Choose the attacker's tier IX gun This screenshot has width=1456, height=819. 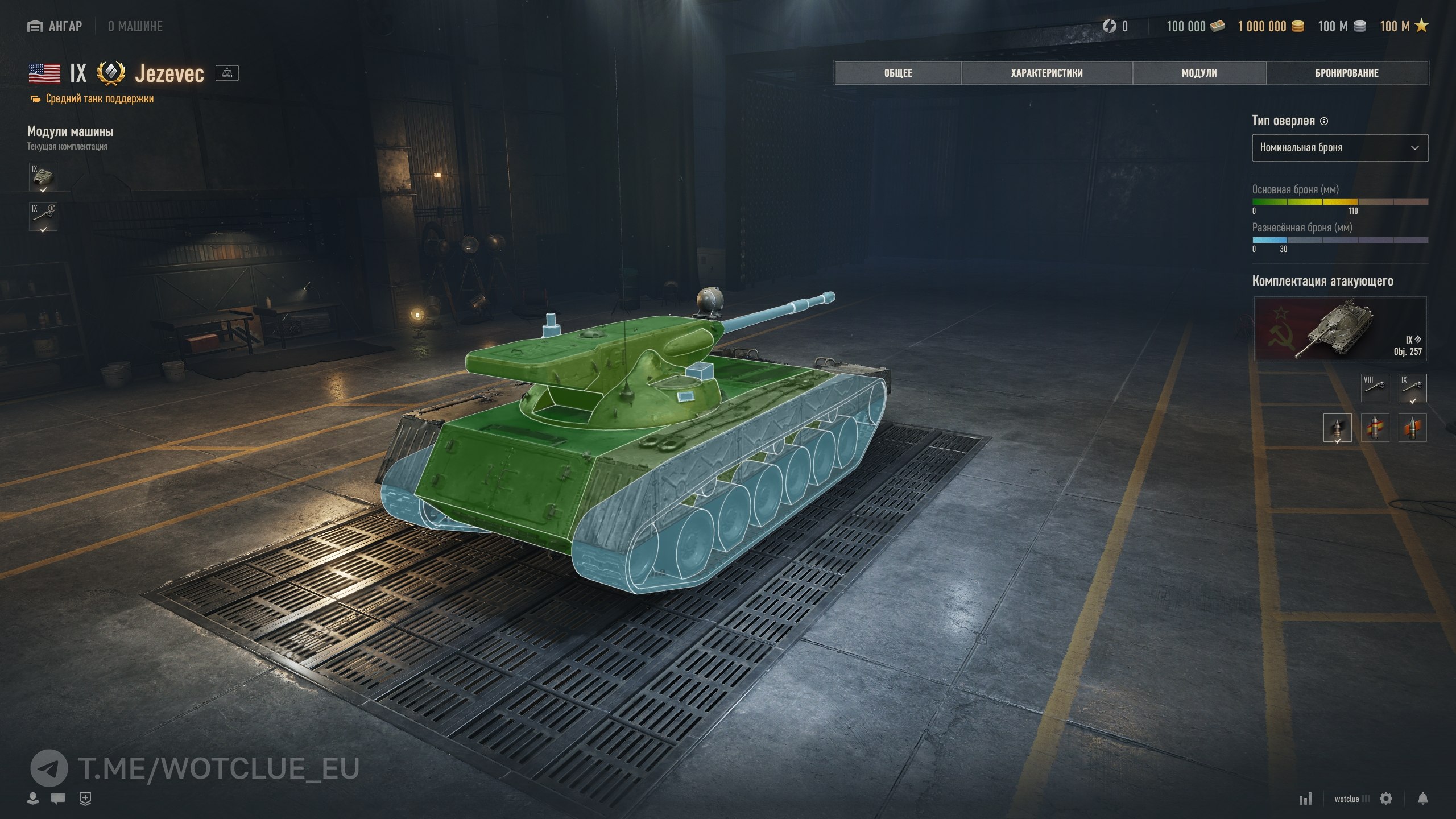tap(1412, 387)
